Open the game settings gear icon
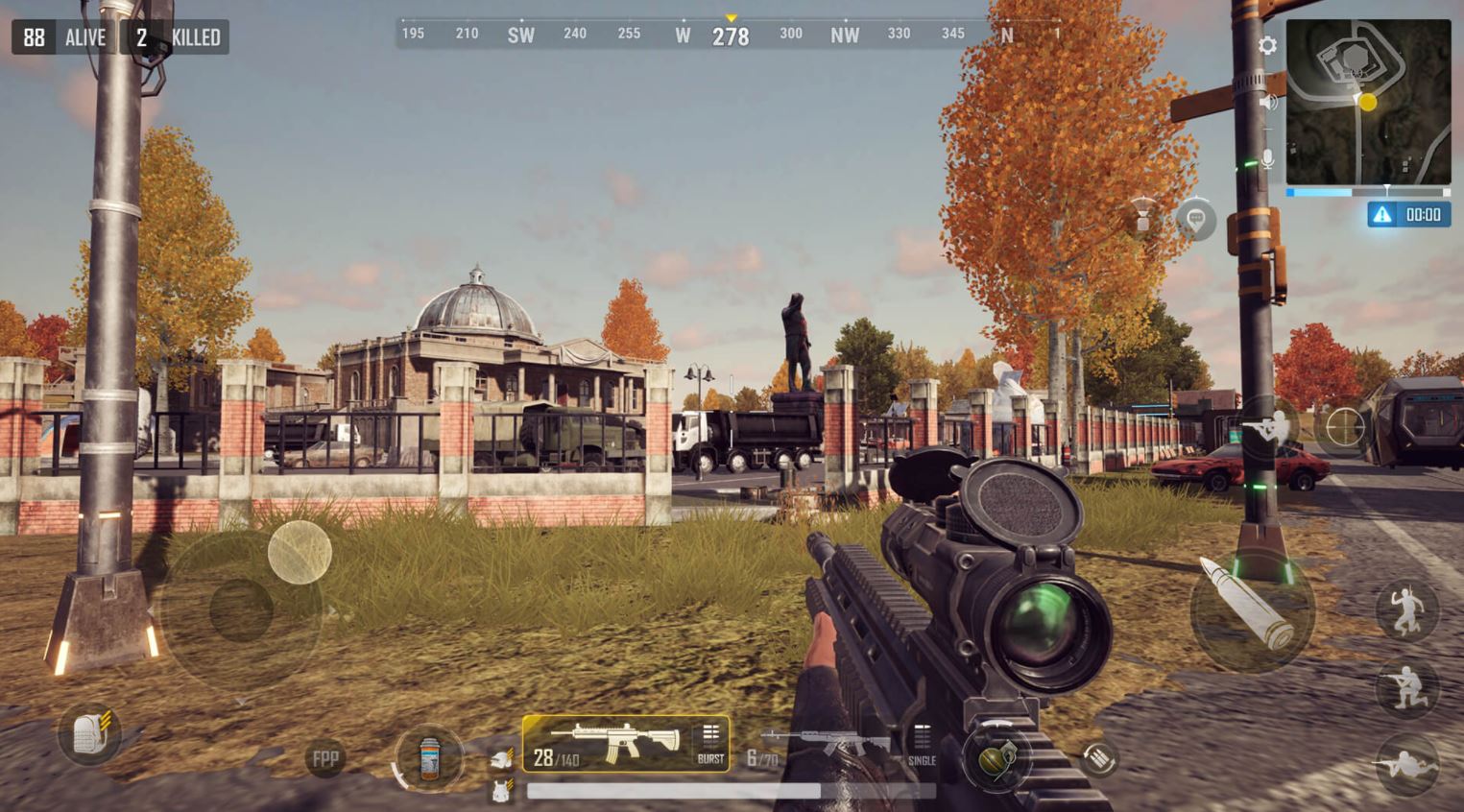 [1267, 44]
